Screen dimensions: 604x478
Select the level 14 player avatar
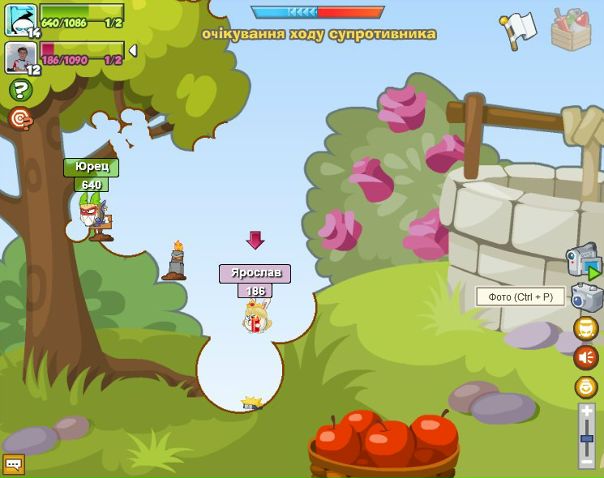(19, 19)
